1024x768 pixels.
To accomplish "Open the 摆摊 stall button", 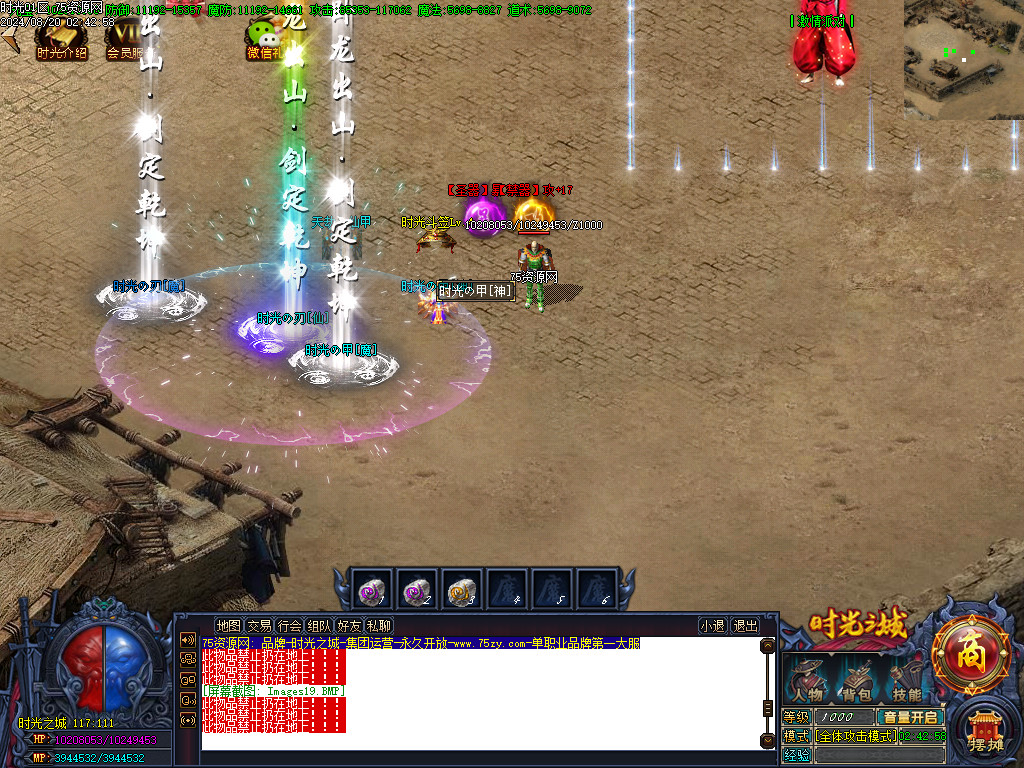I will pos(986,735).
